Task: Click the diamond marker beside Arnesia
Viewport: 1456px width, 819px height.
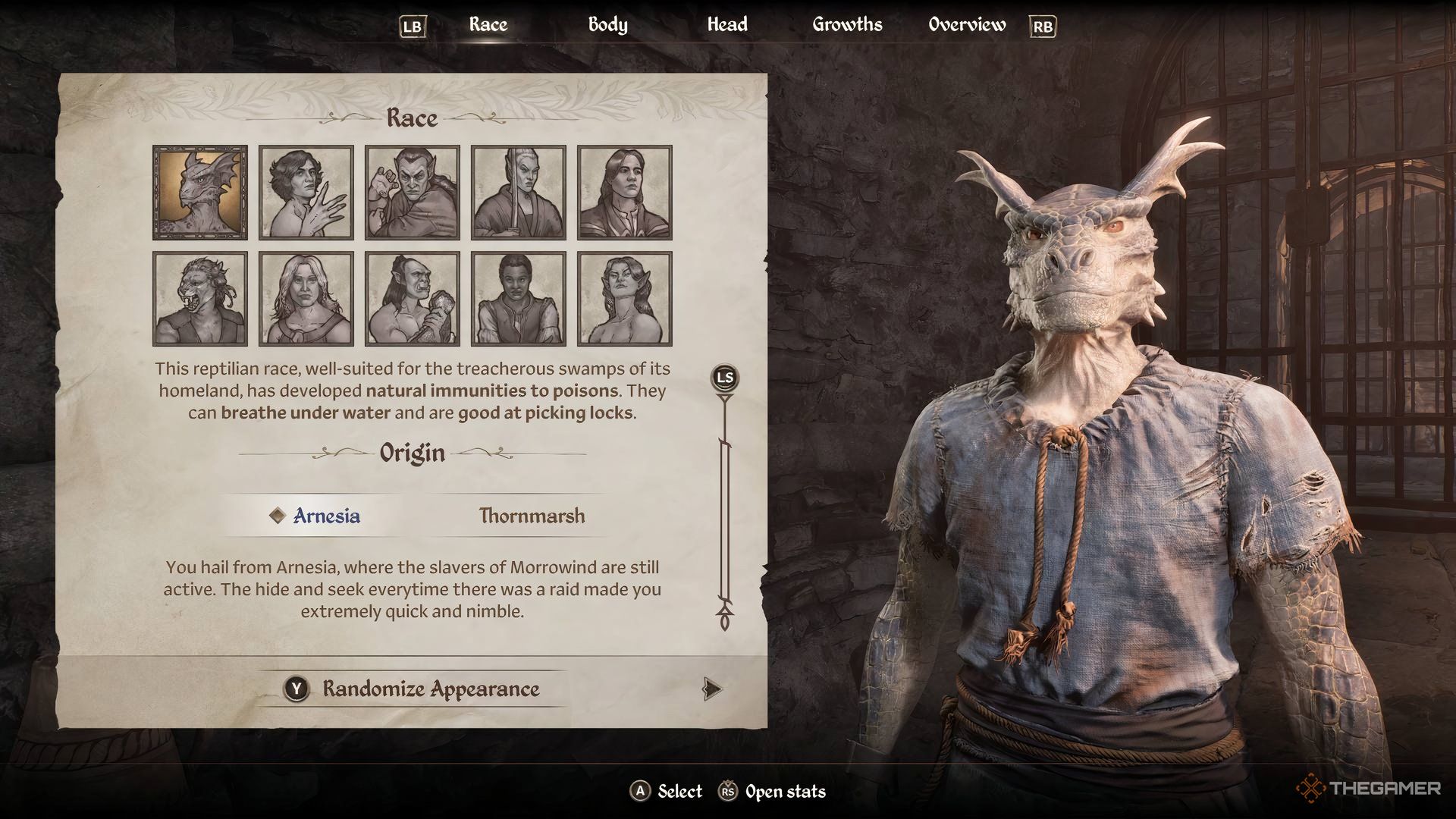Action: tap(278, 516)
